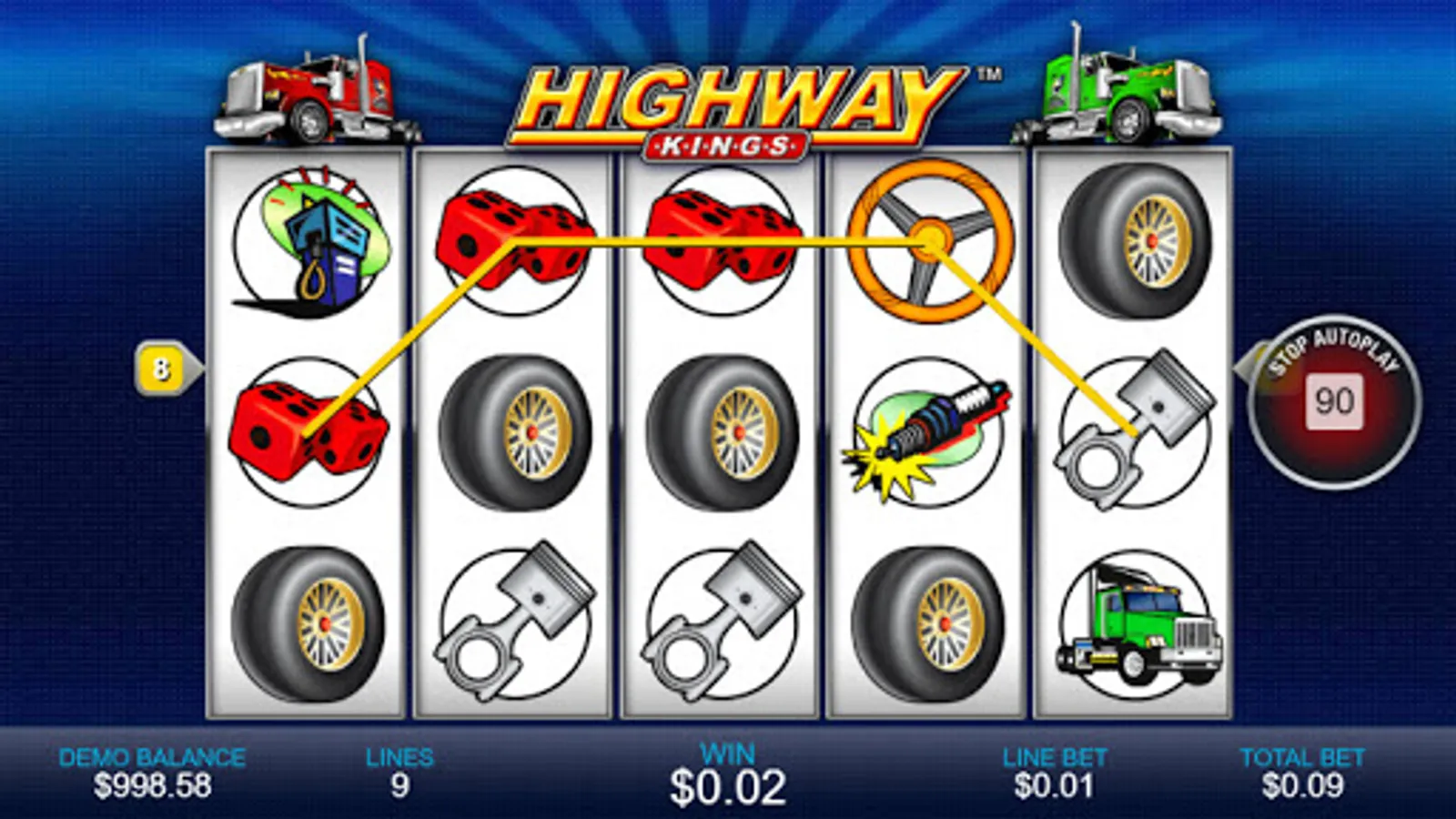Click the green truck symbol on reel five
1456x819 pixels.
click(x=1137, y=623)
